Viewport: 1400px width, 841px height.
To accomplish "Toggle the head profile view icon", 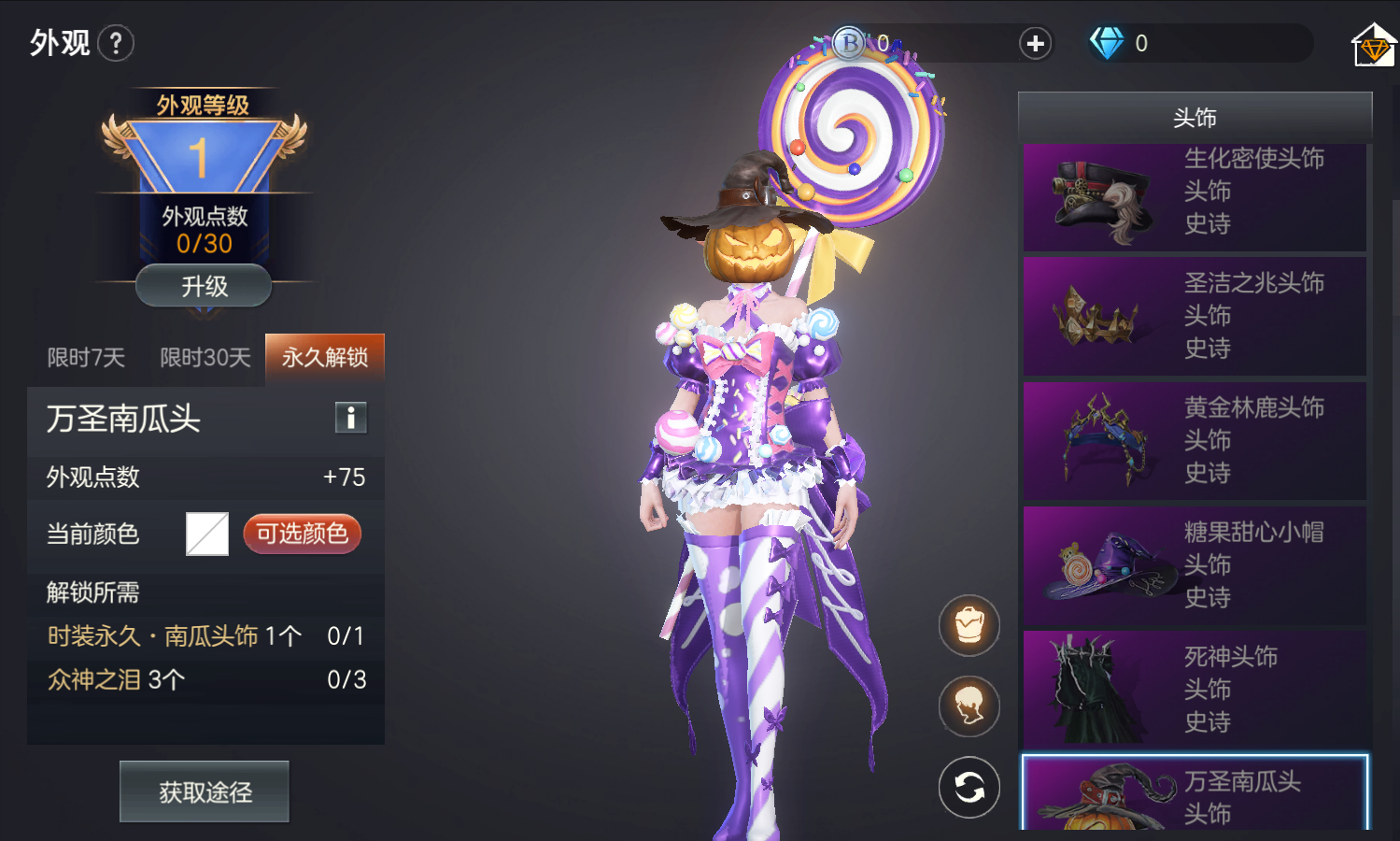I will (969, 706).
